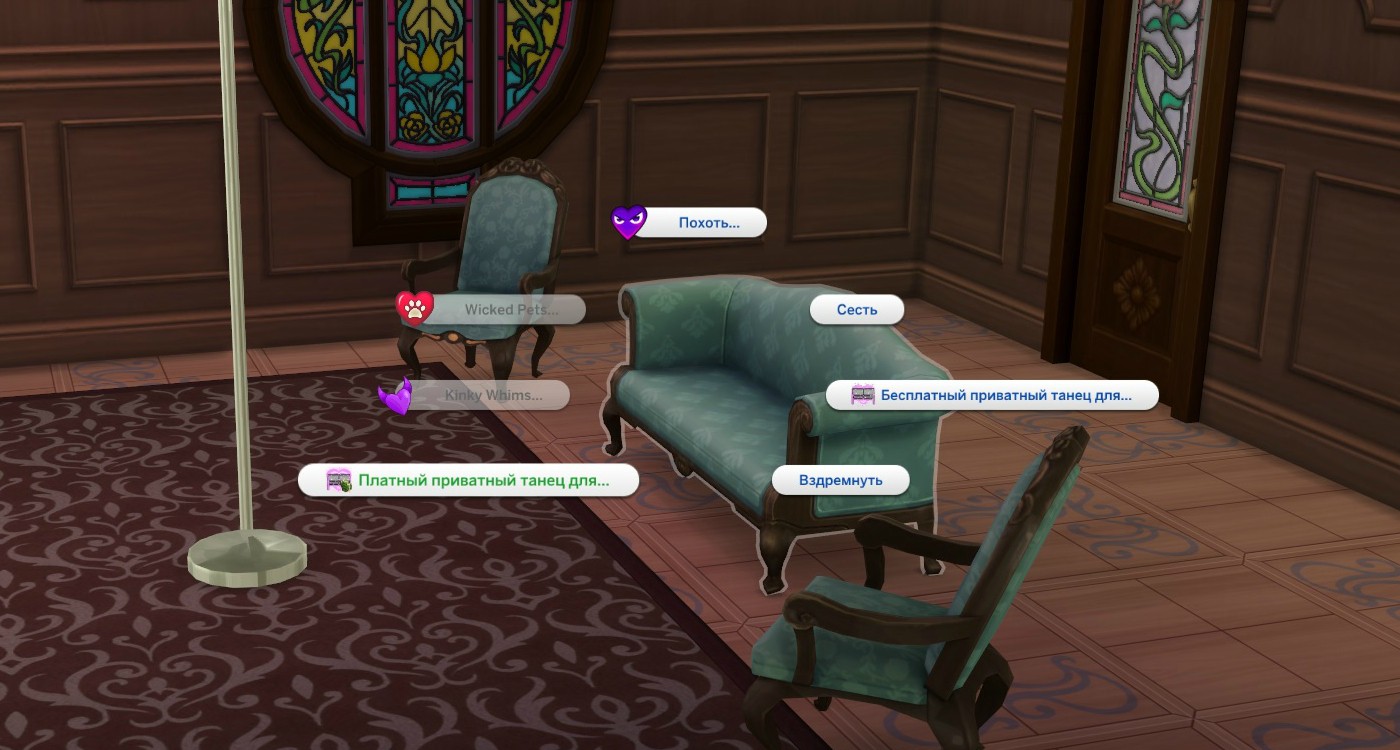1400x750 pixels.
Task: Choose the Вздремнуть interaction
Action: 840,480
